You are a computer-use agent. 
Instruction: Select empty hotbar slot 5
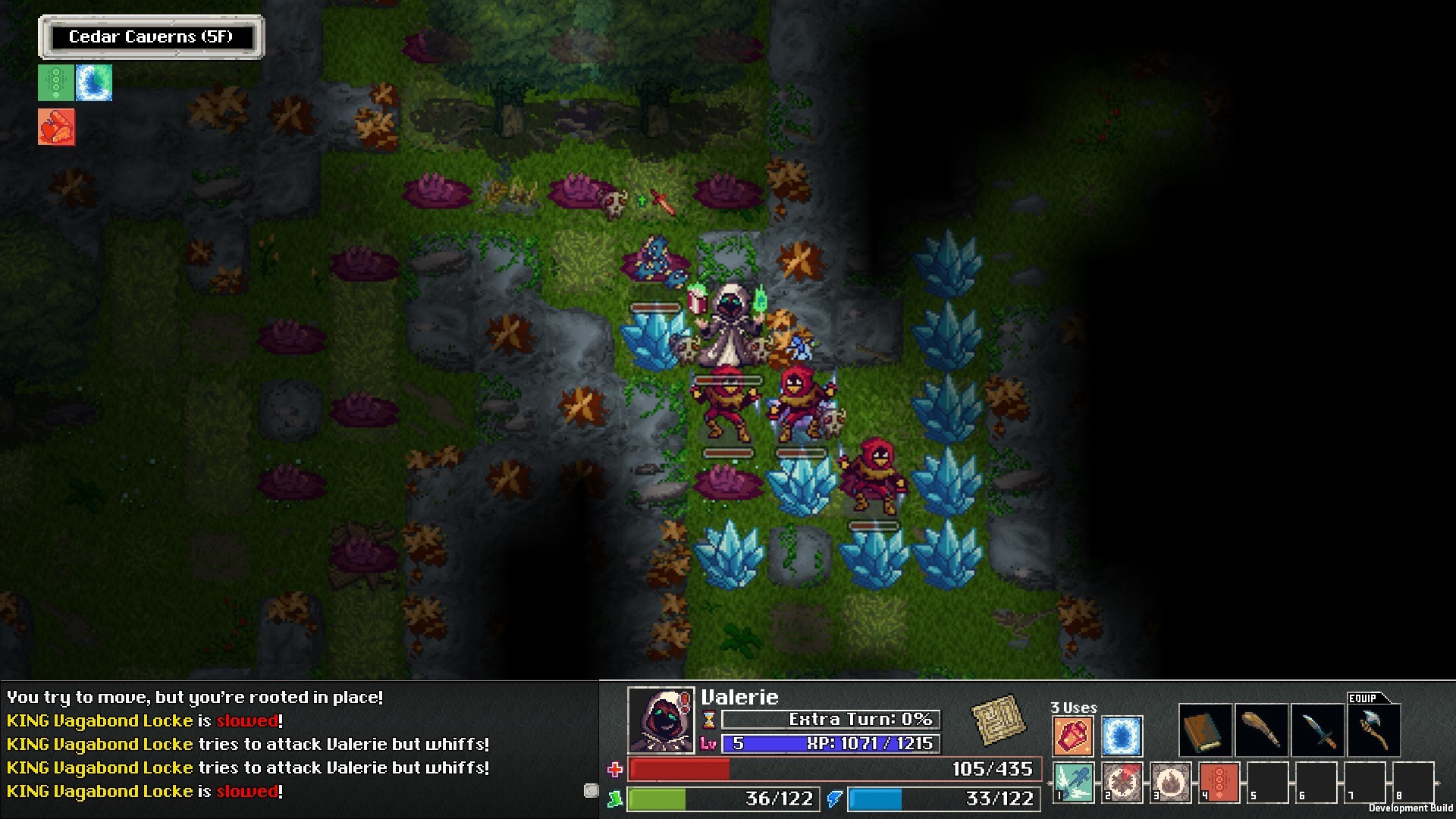point(1267,782)
